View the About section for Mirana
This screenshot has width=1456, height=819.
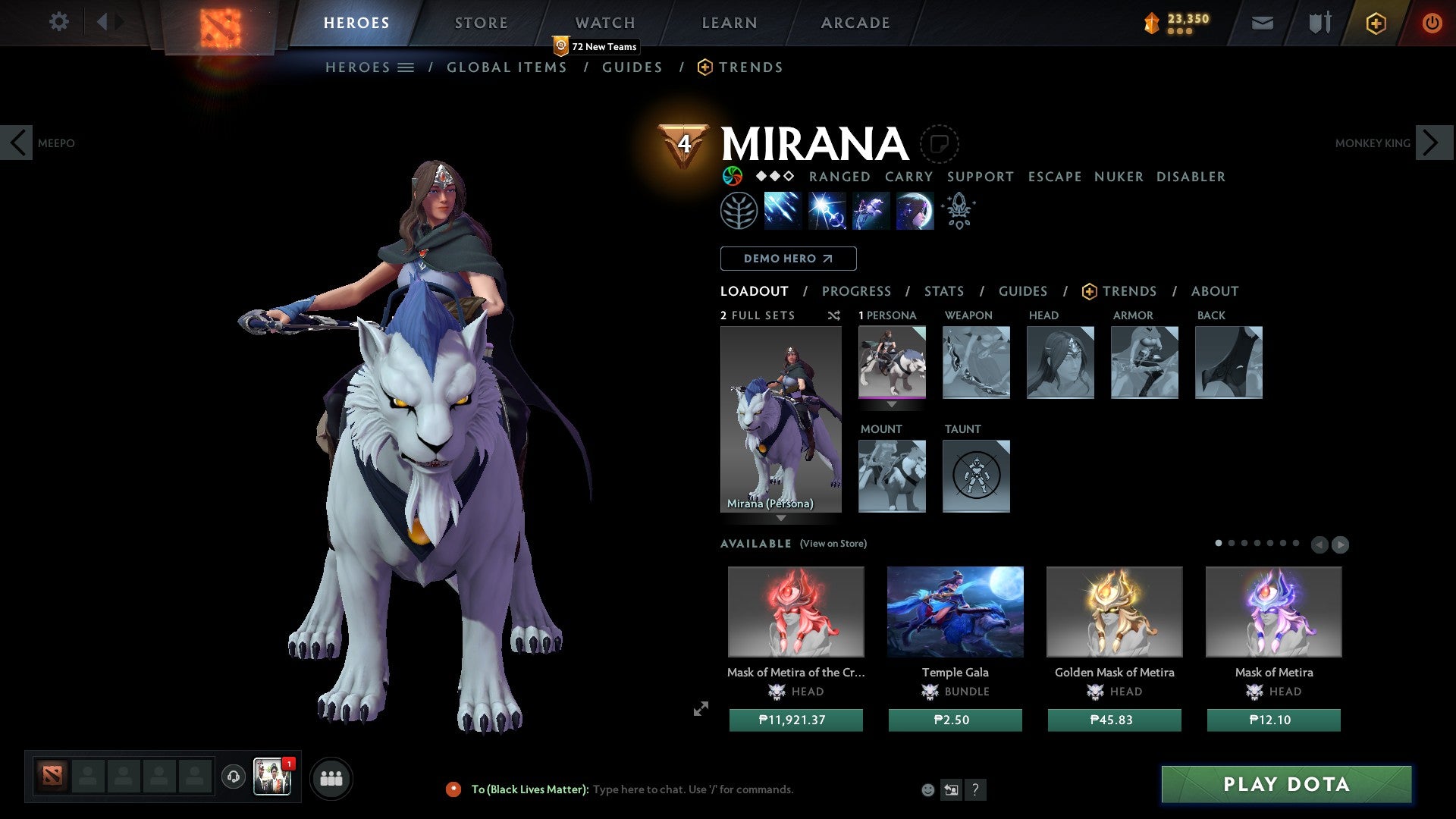pyautogui.click(x=1214, y=291)
